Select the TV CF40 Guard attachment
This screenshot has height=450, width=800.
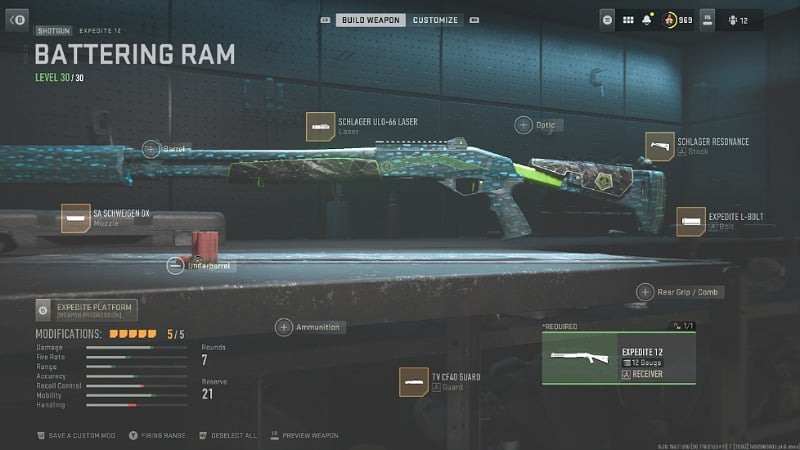pyautogui.click(x=413, y=381)
